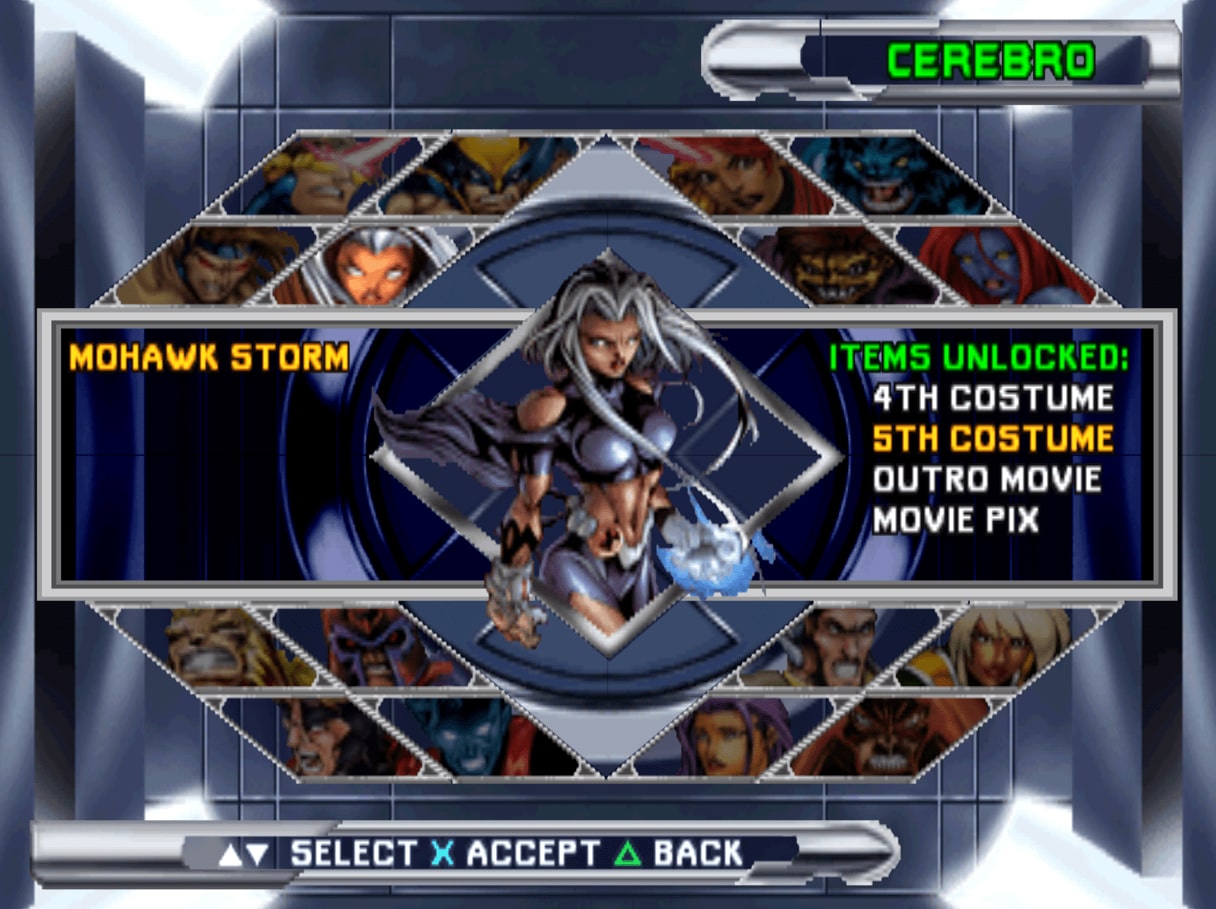1216x909 pixels.
Task: Choose the highlighted 5th Costume item
Action: point(992,438)
